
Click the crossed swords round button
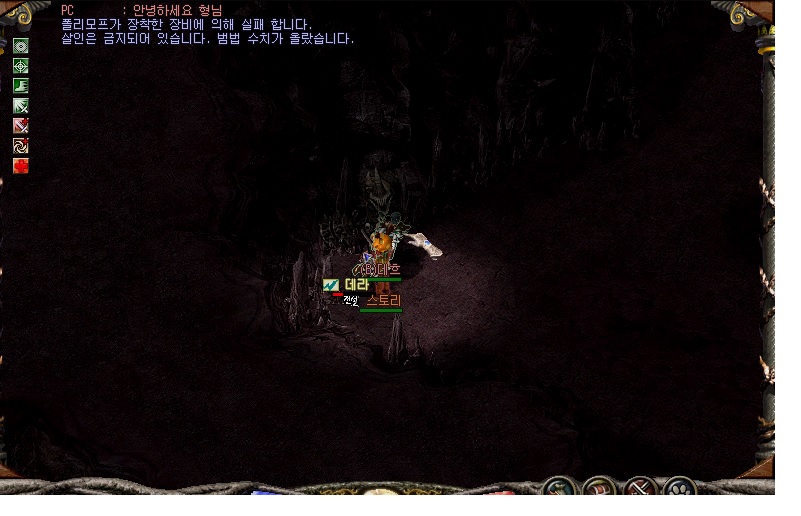[640, 491]
